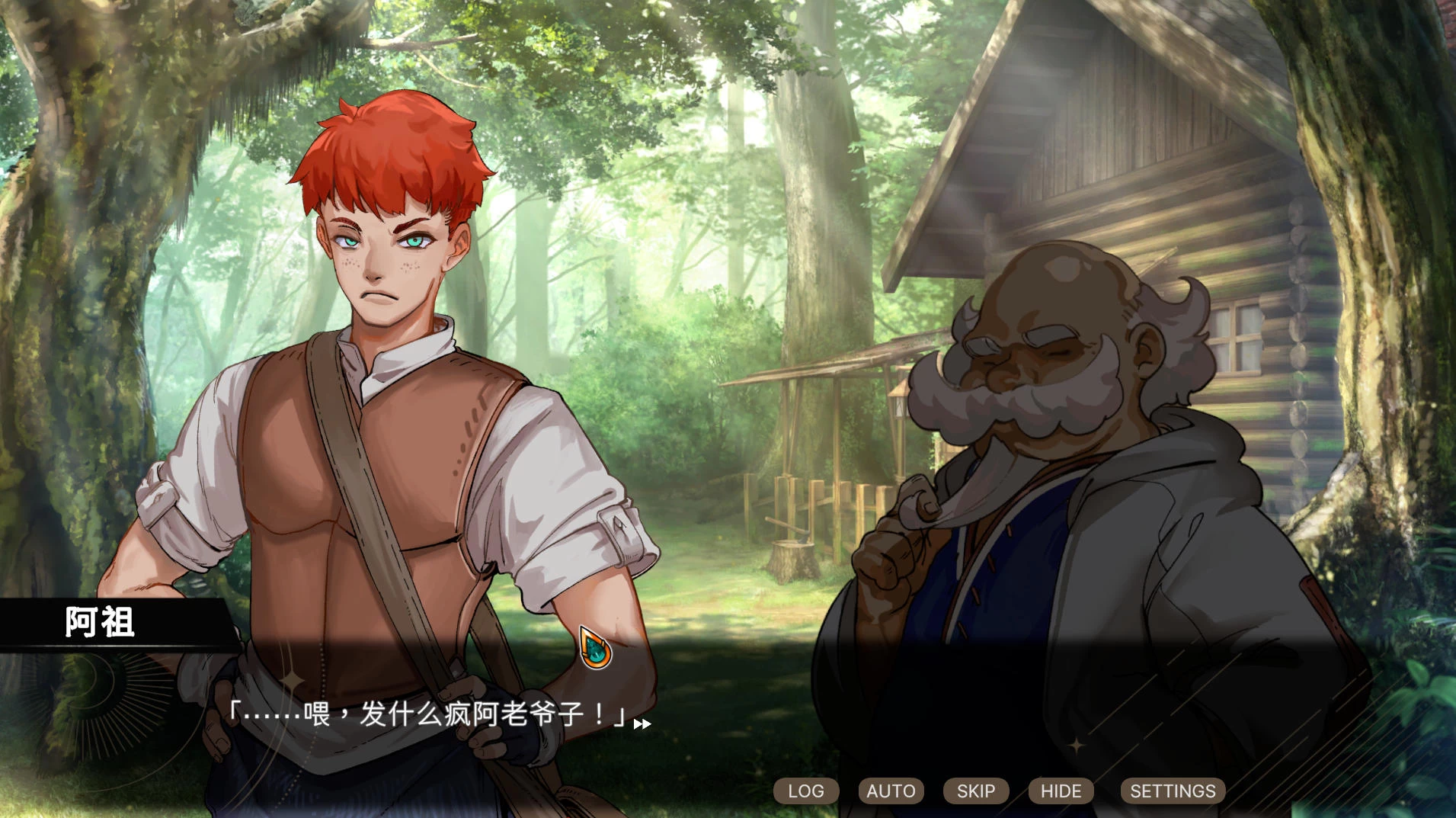1456x818 pixels.
Task: Hide the dialogue interface with HIDE
Action: tap(1061, 791)
